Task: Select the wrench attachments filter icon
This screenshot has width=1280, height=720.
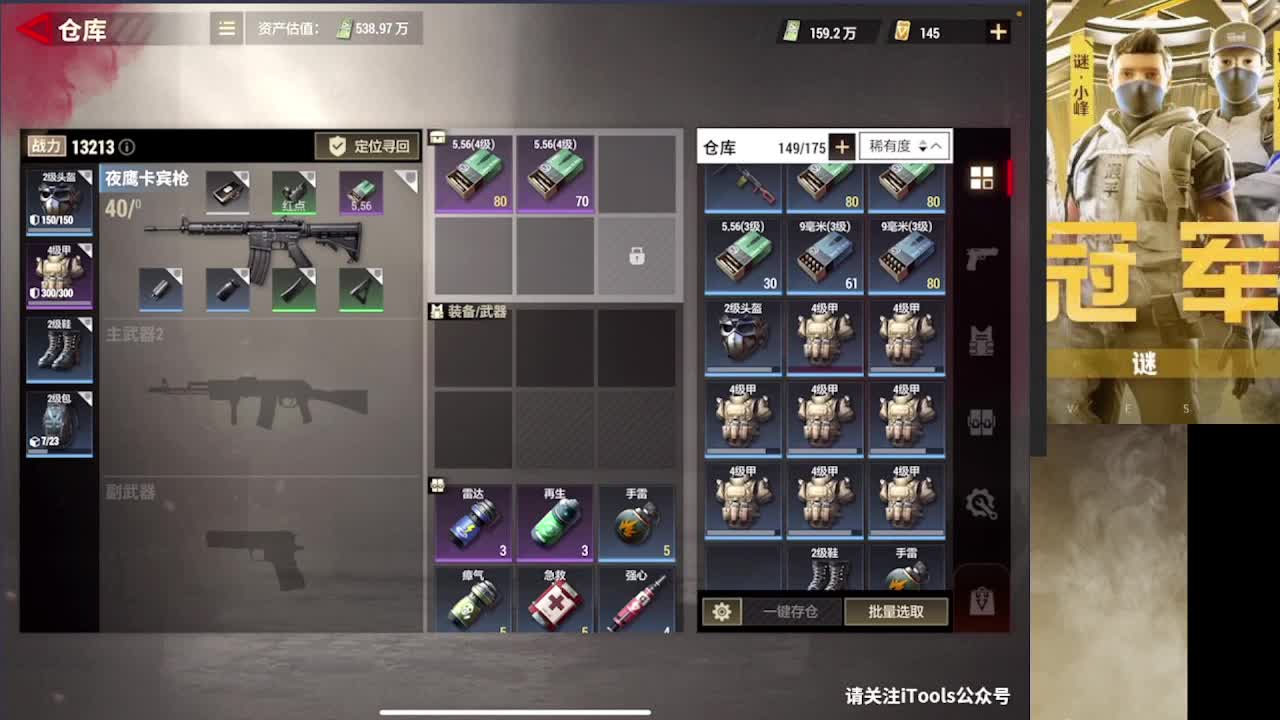Action: pos(983,505)
